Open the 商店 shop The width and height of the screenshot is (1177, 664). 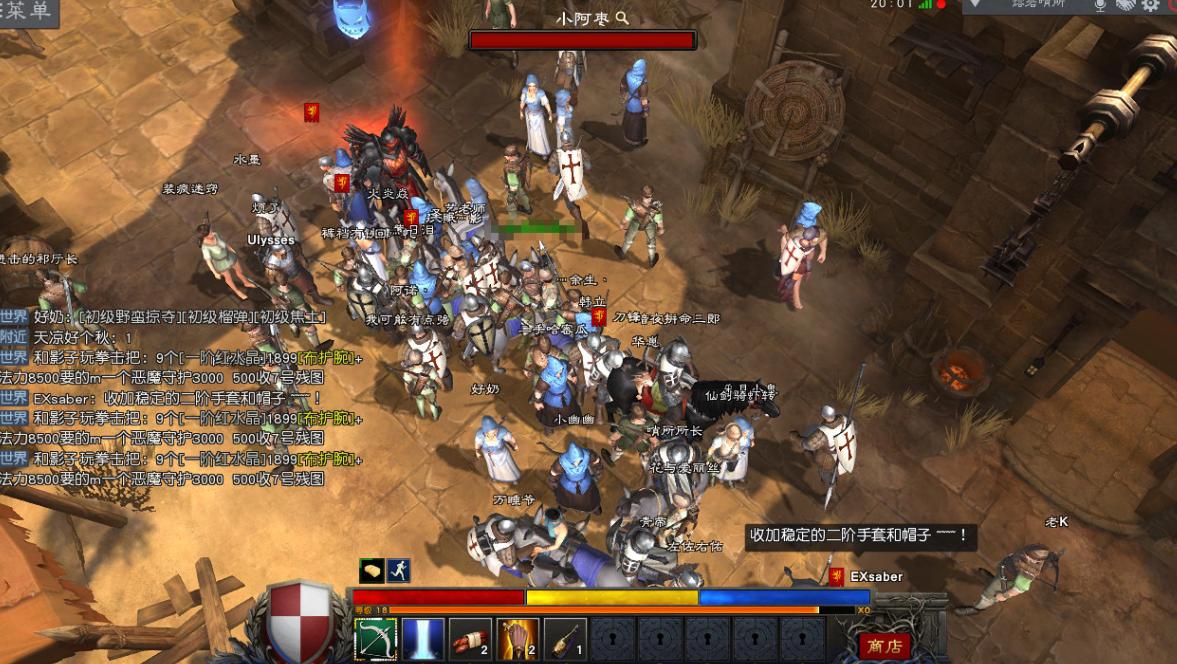point(884,645)
